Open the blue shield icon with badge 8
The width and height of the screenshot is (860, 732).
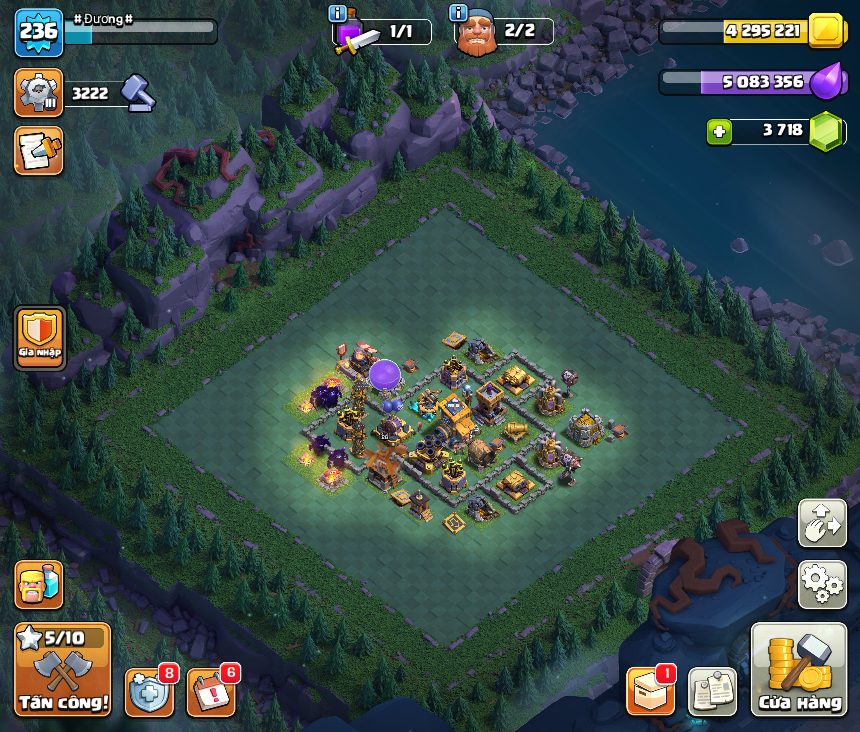click(149, 692)
